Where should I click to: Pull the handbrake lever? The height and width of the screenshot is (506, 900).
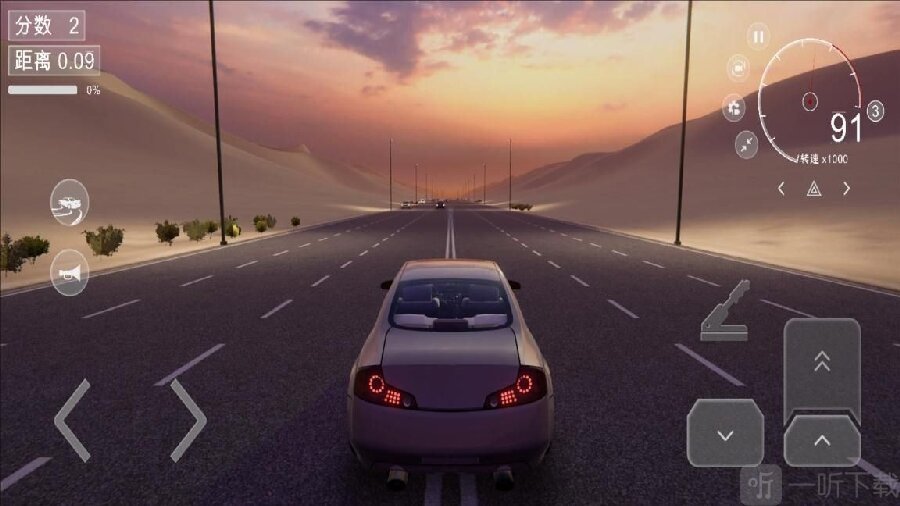click(x=727, y=311)
